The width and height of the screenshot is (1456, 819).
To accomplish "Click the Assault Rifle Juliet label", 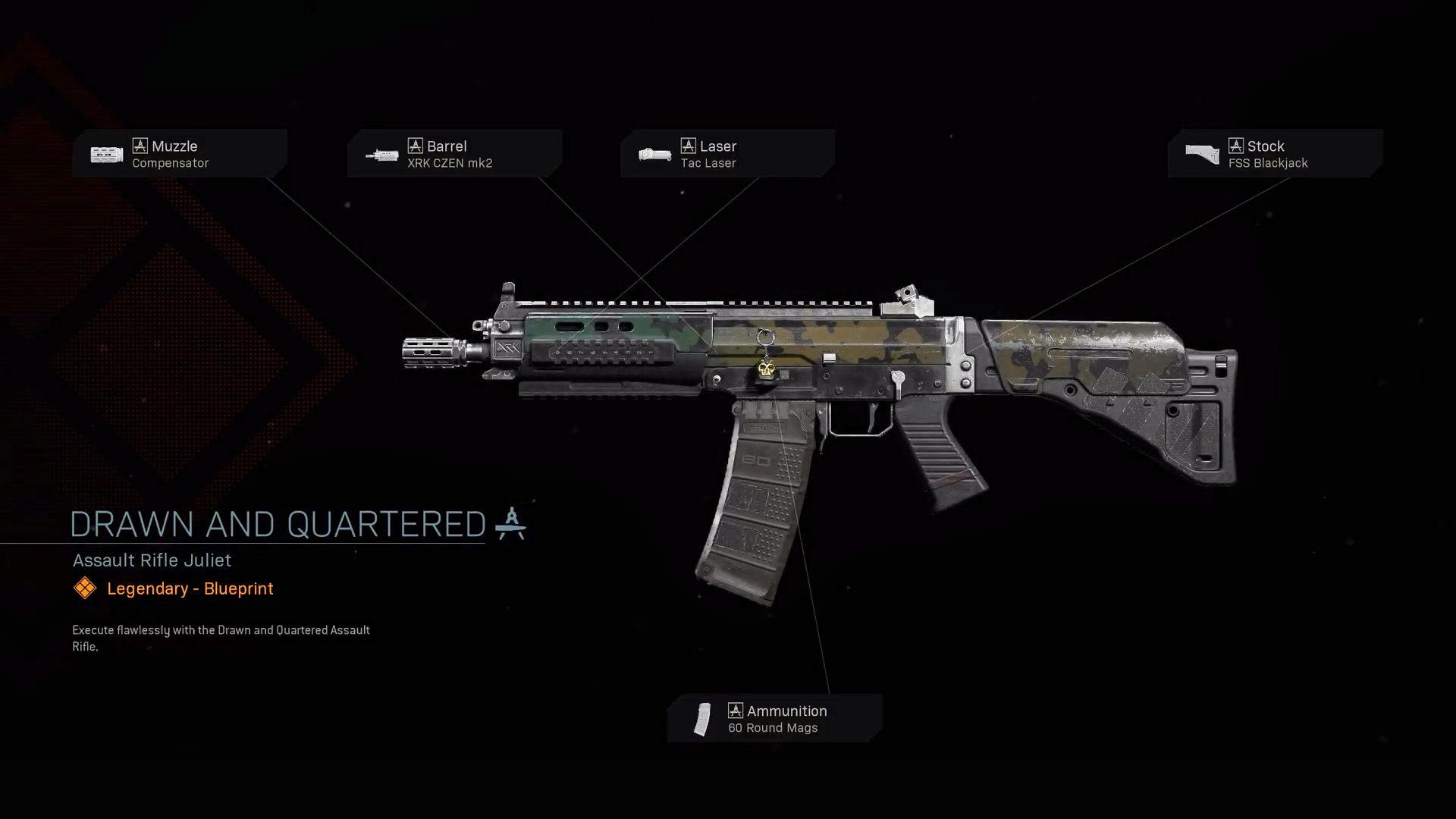I will click(x=150, y=560).
